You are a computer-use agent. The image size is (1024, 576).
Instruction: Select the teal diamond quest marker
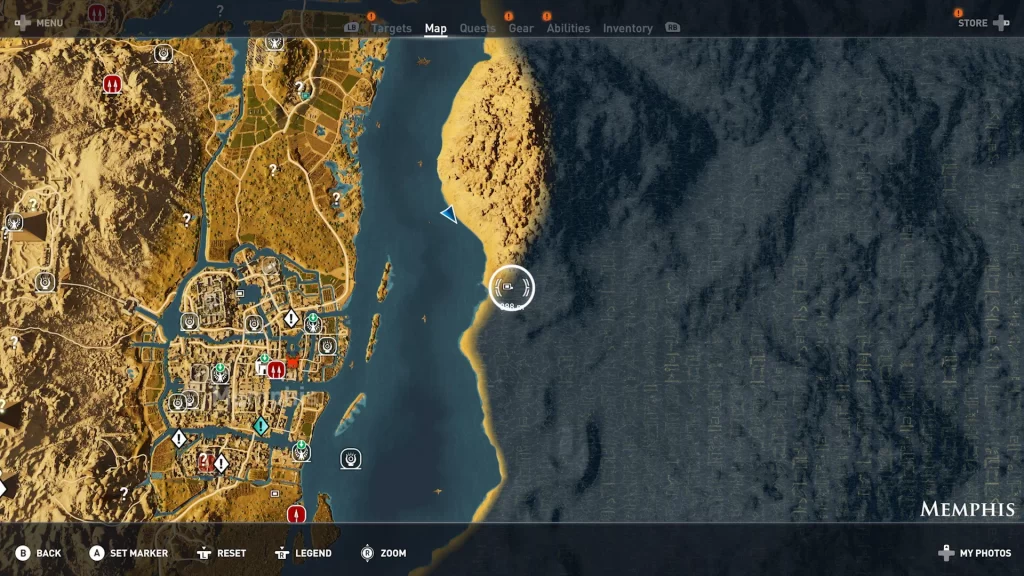click(x=261, y=426)
